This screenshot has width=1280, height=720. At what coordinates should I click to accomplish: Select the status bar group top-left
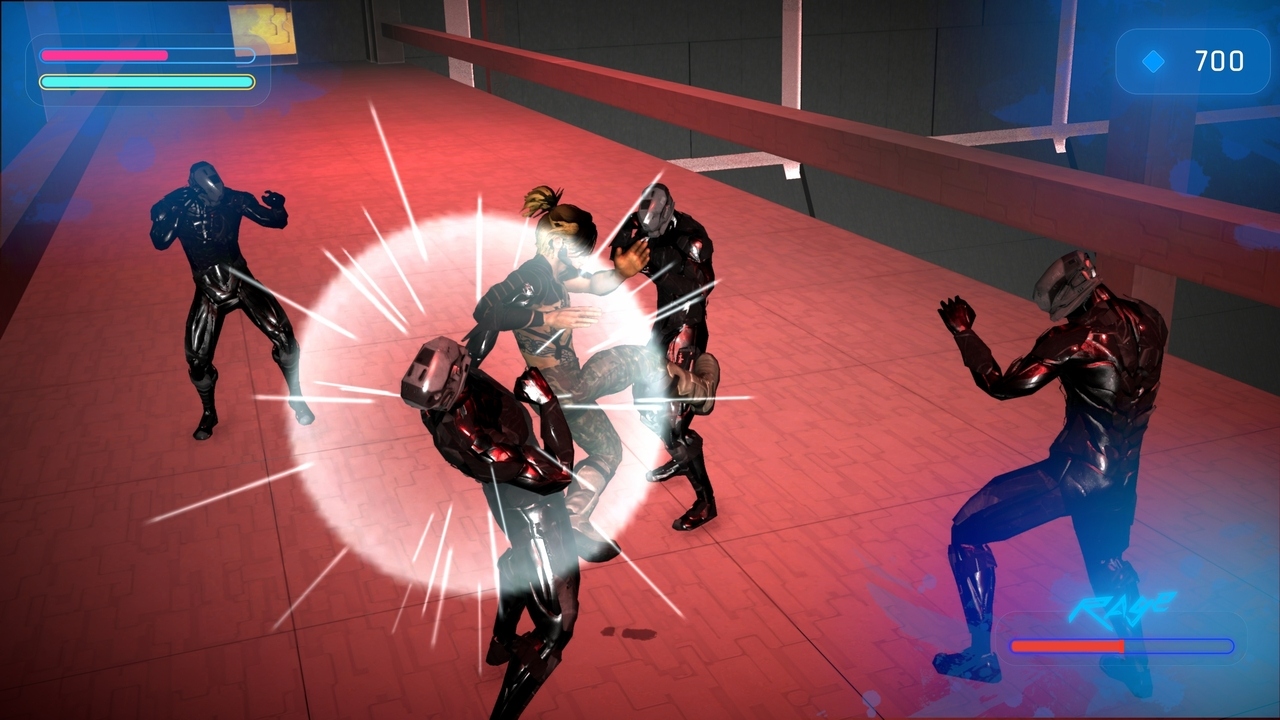point(148,68)
